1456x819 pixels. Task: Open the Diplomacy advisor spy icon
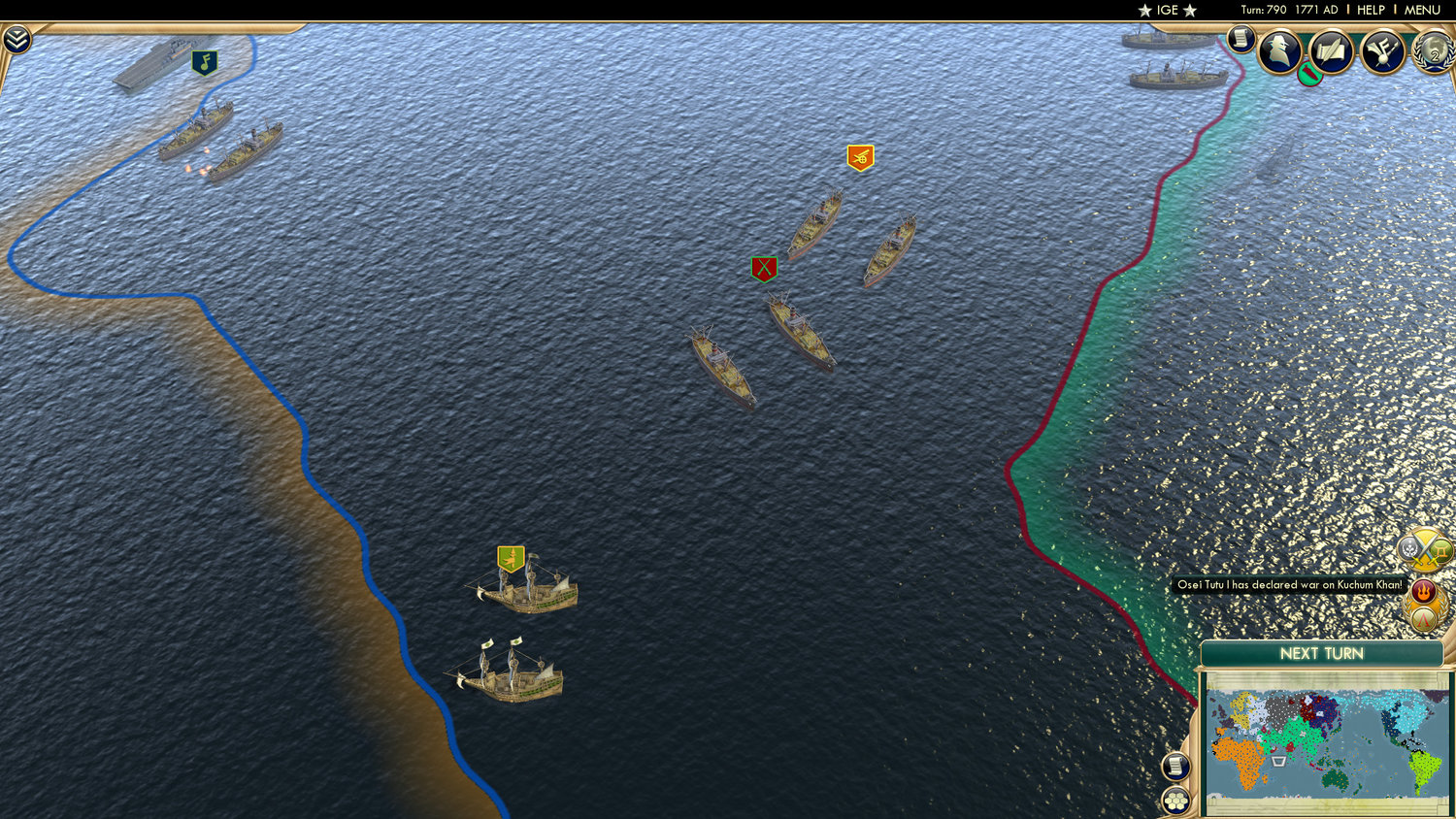(1279, 52)
